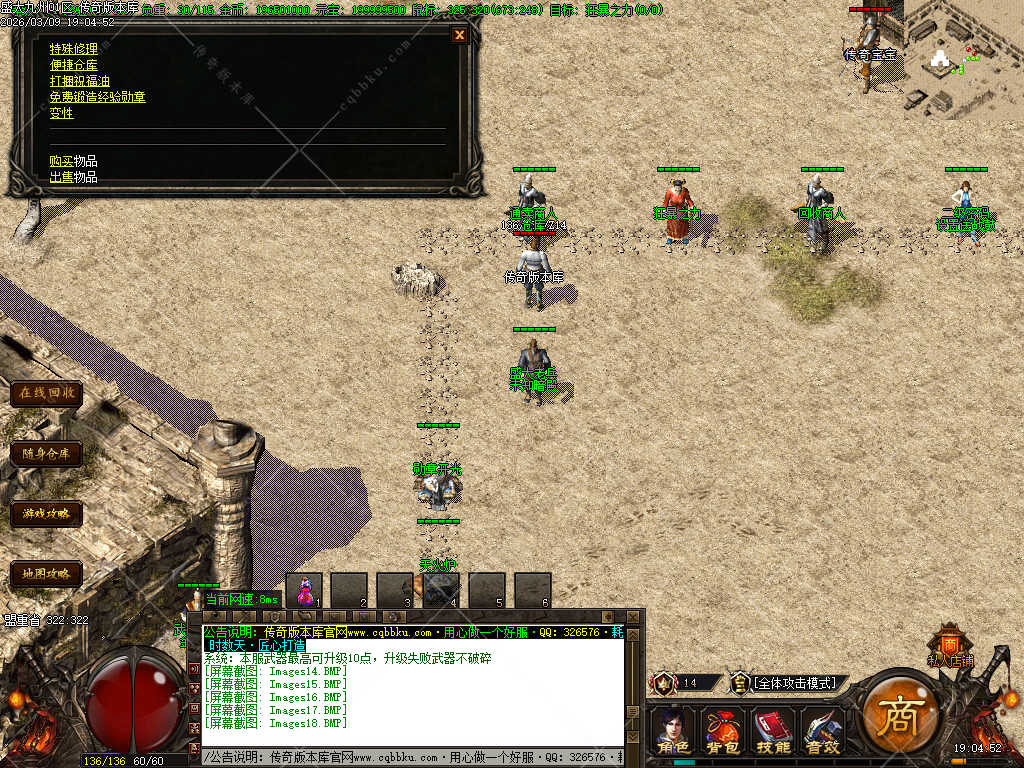This screenshot has width=1024, height=768.
Task: Open the 技能 skills book
Action: [773, 731]
